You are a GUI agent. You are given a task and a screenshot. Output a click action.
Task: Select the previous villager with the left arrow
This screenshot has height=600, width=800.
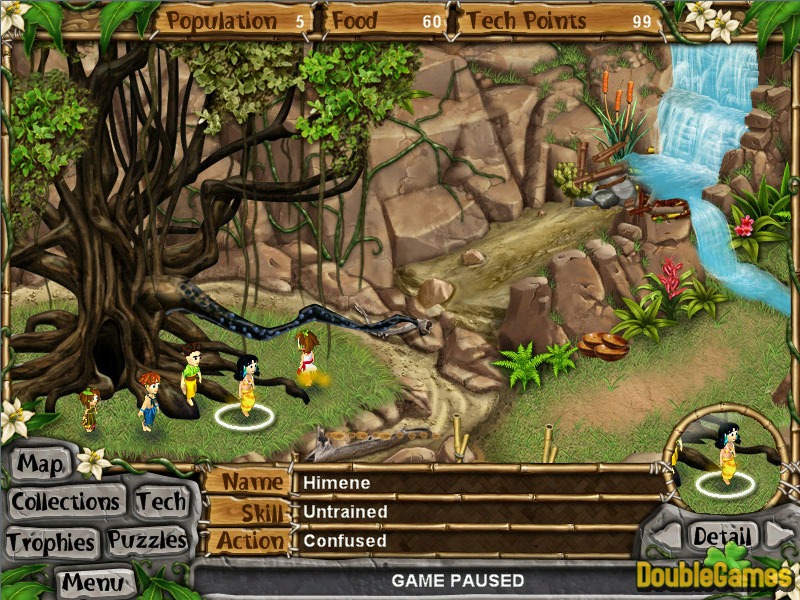coord(663,537)
